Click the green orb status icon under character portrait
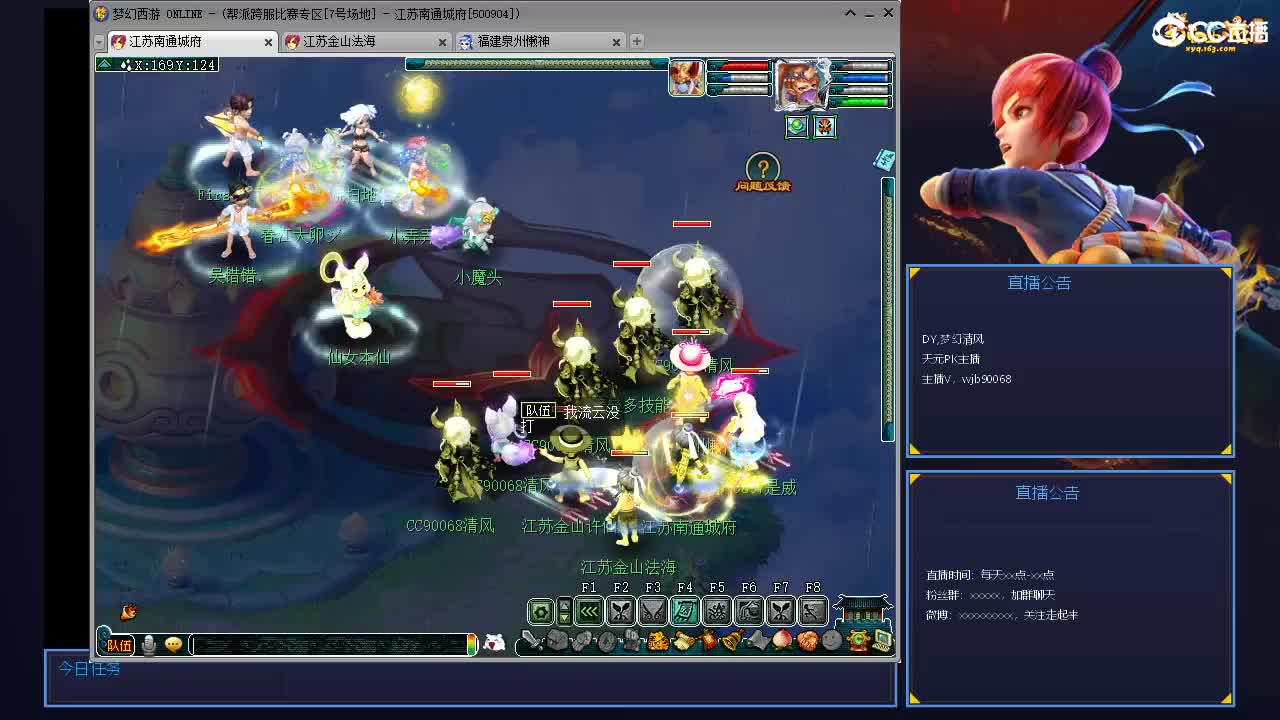The image size is (1280, 720). [x=795, y=126]
